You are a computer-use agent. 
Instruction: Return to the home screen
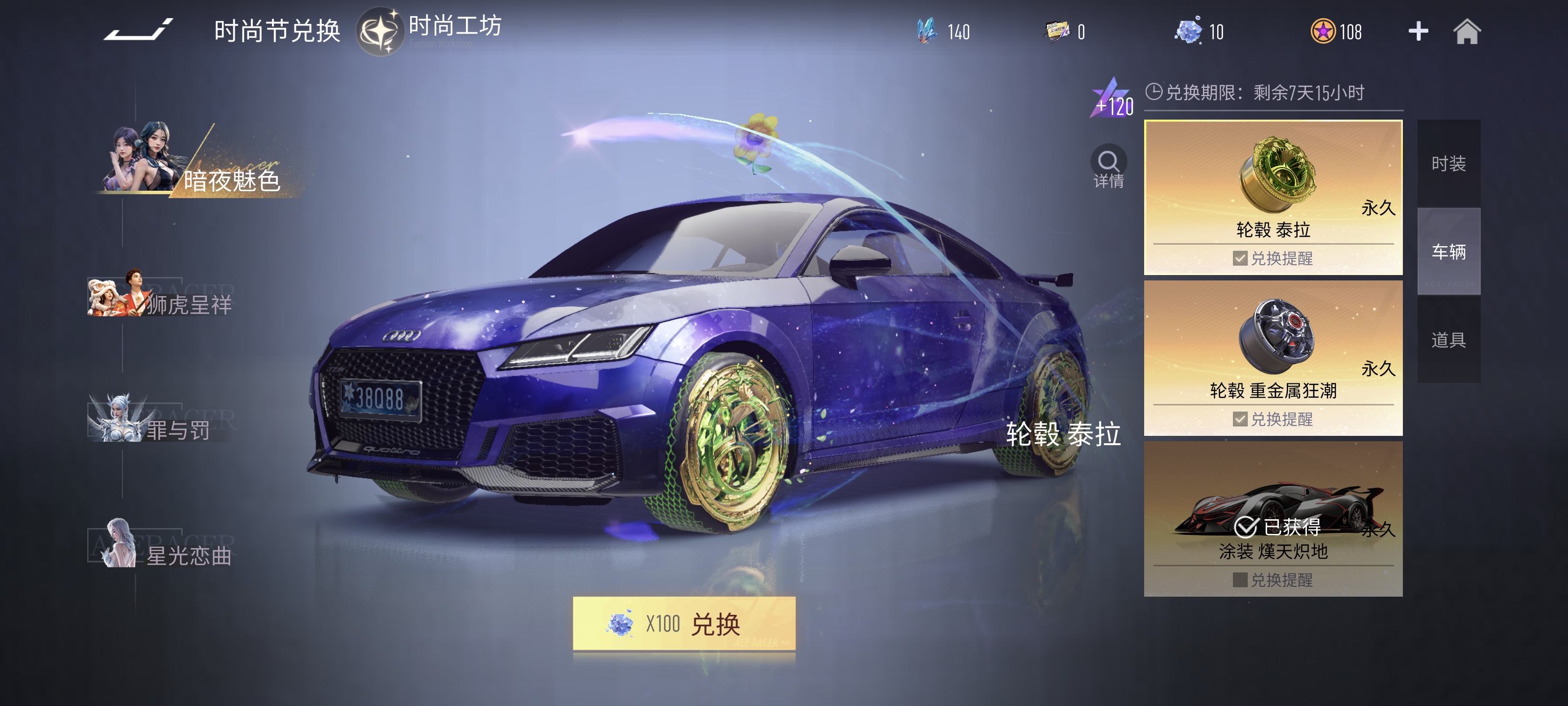[x=1467, y=32]
